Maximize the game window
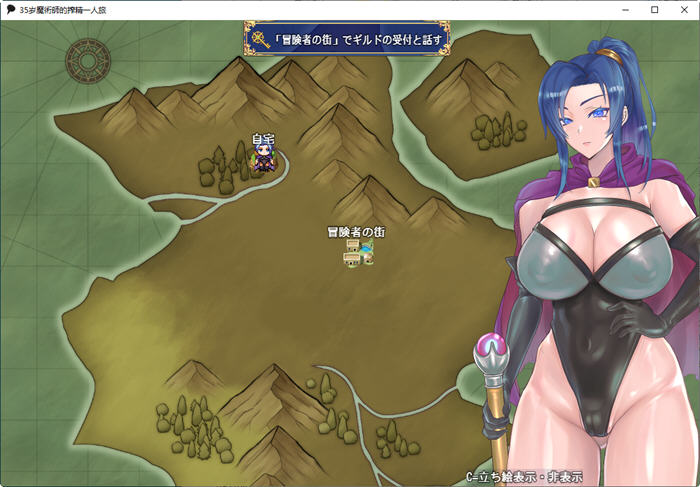The image size is (700, 487). point(654,9)
